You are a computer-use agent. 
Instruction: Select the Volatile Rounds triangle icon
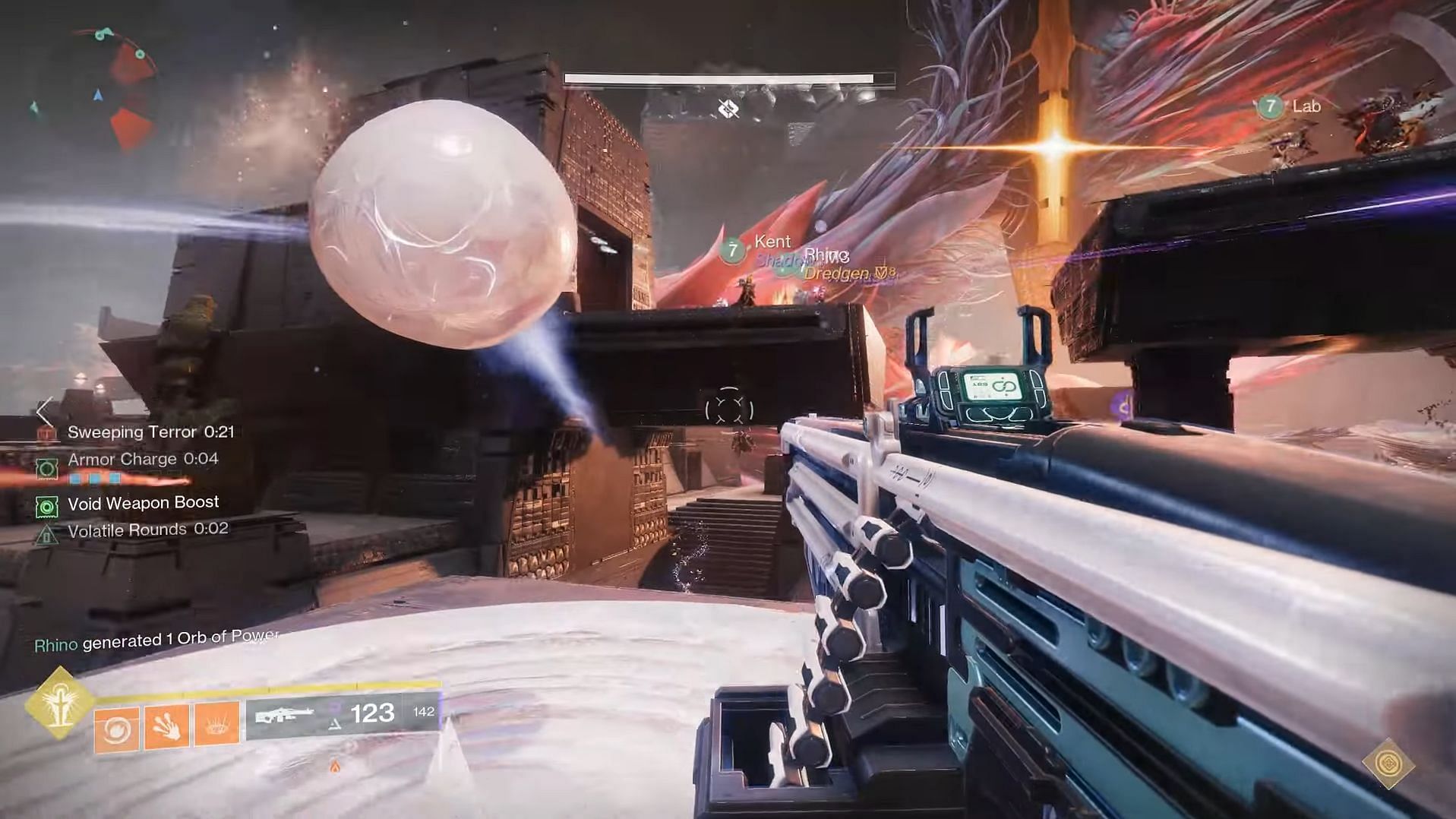[47, 535]
